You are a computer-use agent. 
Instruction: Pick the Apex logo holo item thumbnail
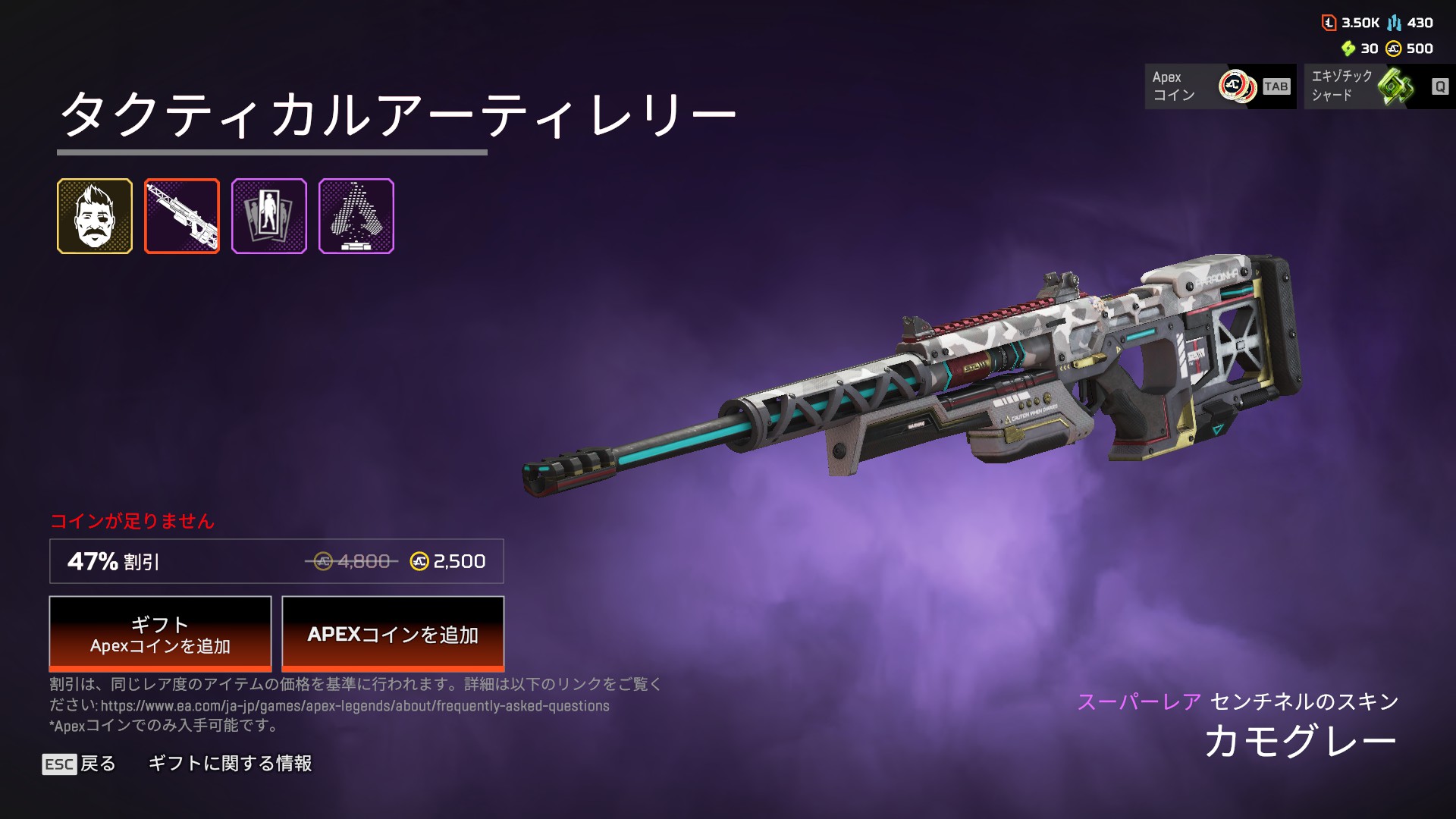(356, 216)
